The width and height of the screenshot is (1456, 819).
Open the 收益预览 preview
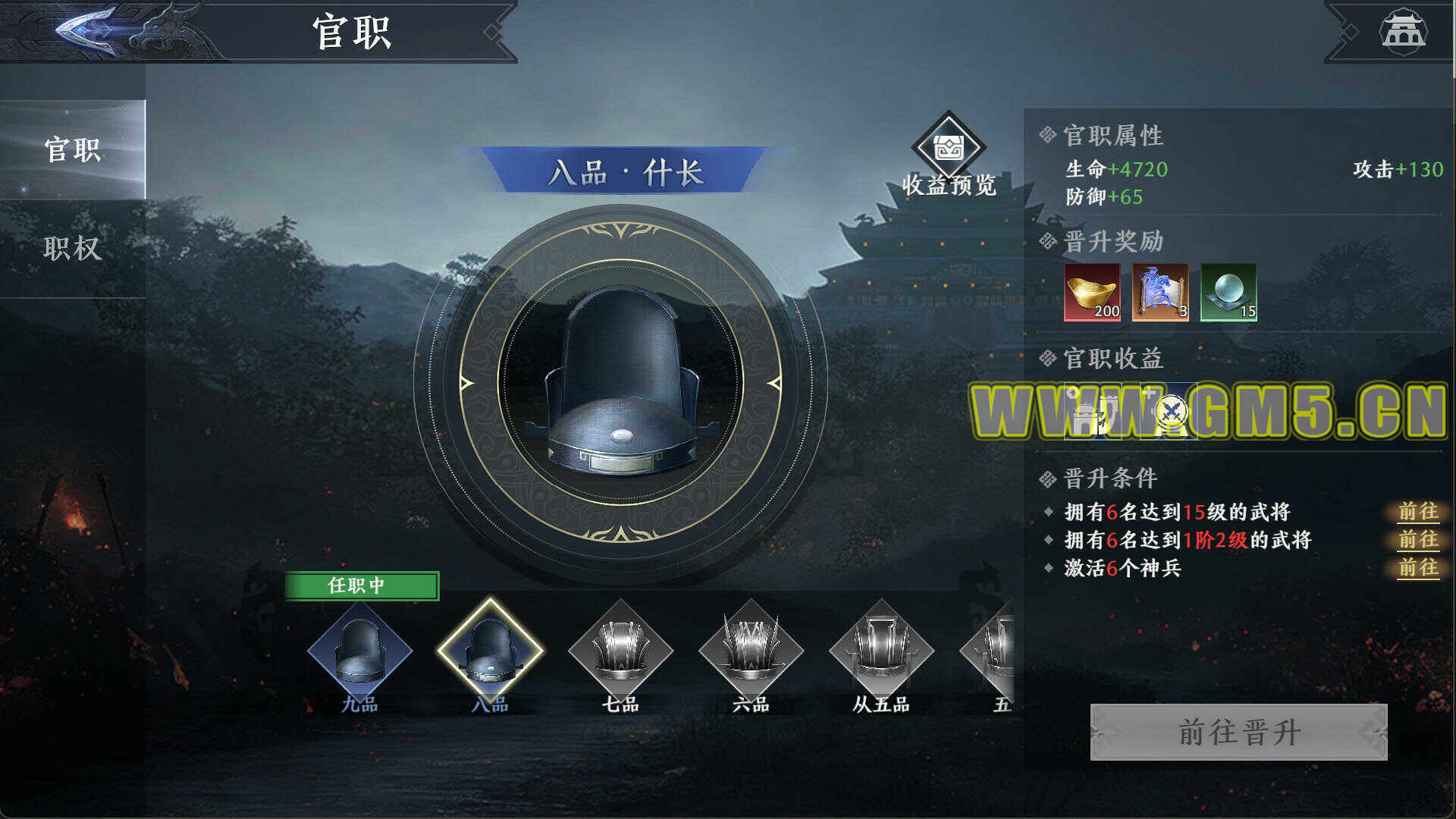tap(948, 157)
